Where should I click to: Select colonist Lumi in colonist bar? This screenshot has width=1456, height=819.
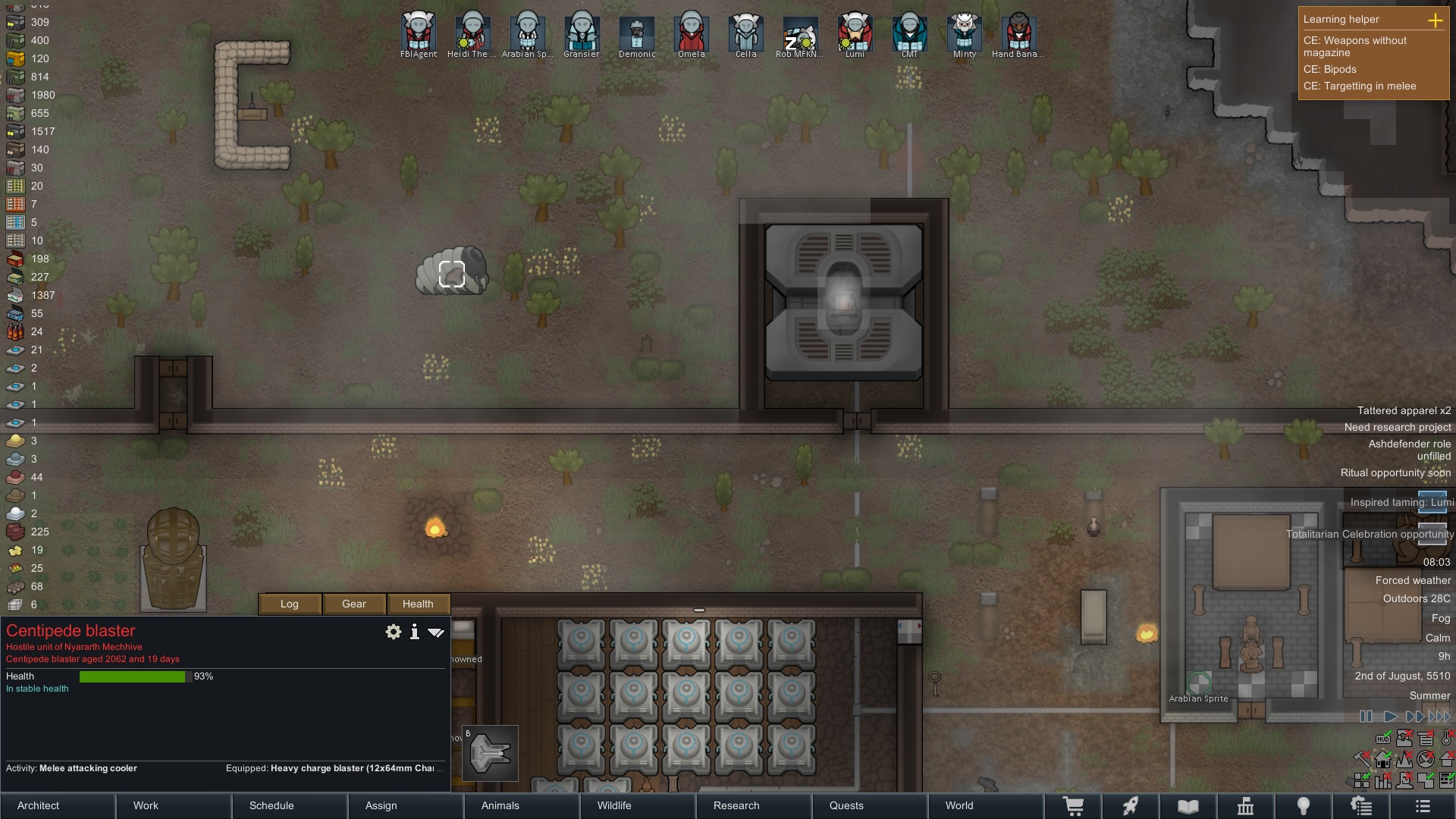click(x=855, y=34)
